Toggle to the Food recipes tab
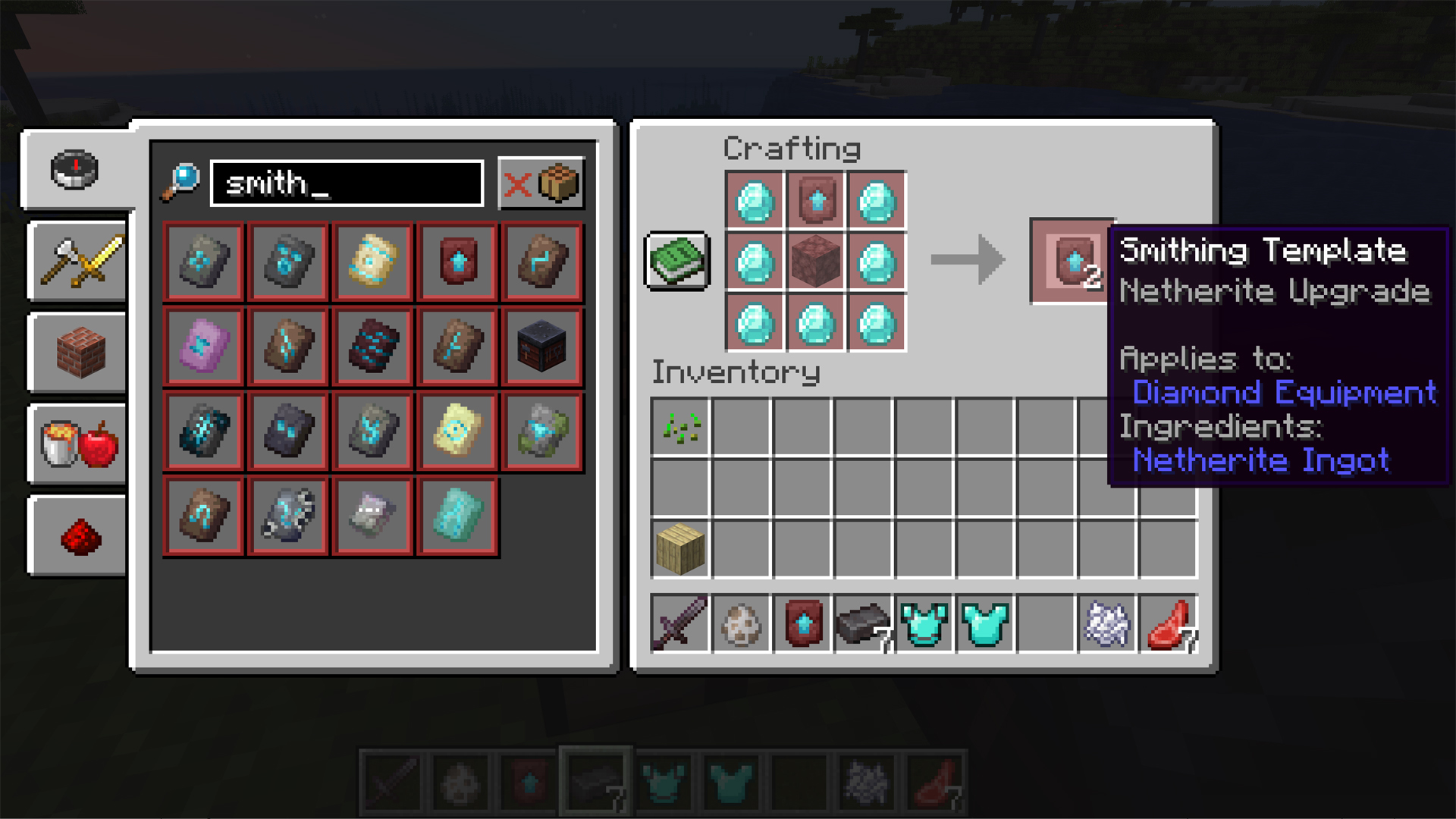Viewport: 1456px width, 819px height. click(x=76, y=444)
